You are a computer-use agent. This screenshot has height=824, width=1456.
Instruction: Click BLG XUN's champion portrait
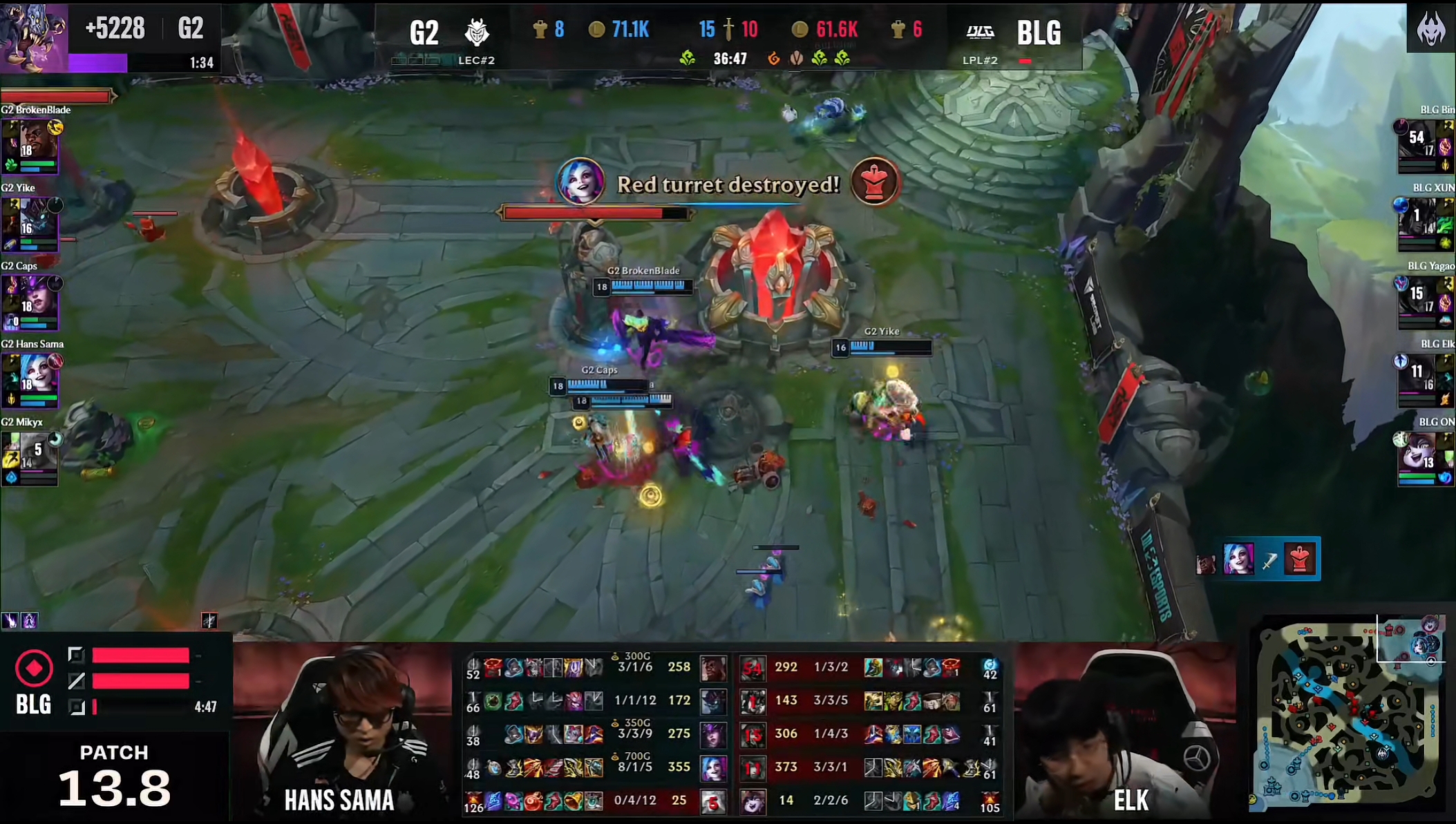[1419, 220]
